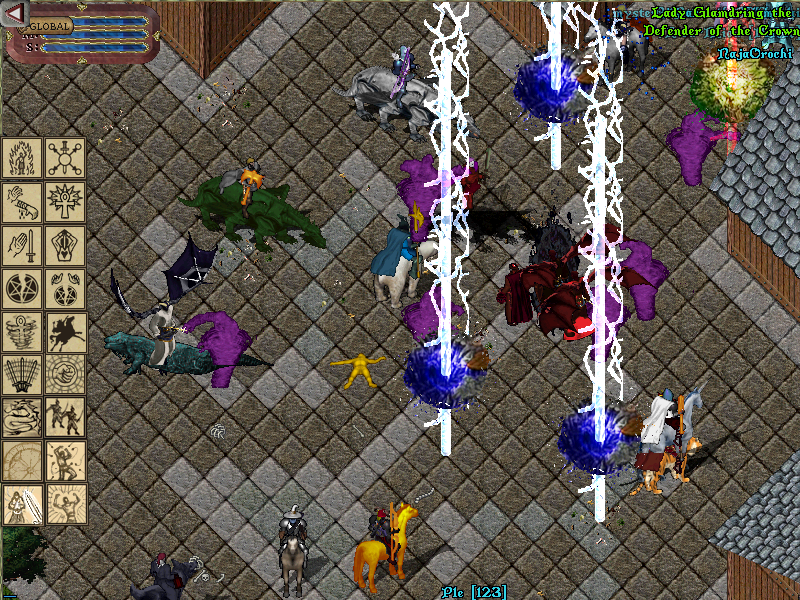This screenshot has height=600, width=800.
Task: Use the two dueling fighters ability
Action: 65,418
